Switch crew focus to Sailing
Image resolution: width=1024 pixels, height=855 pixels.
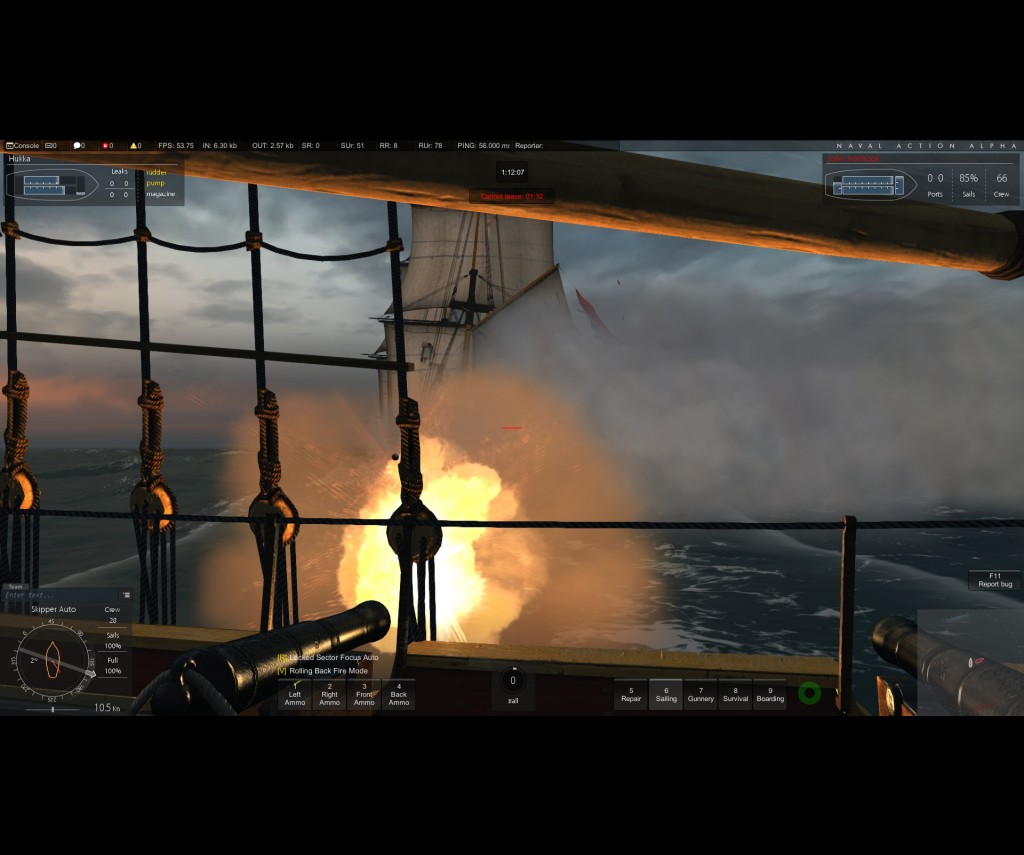(x=666, y=694)
